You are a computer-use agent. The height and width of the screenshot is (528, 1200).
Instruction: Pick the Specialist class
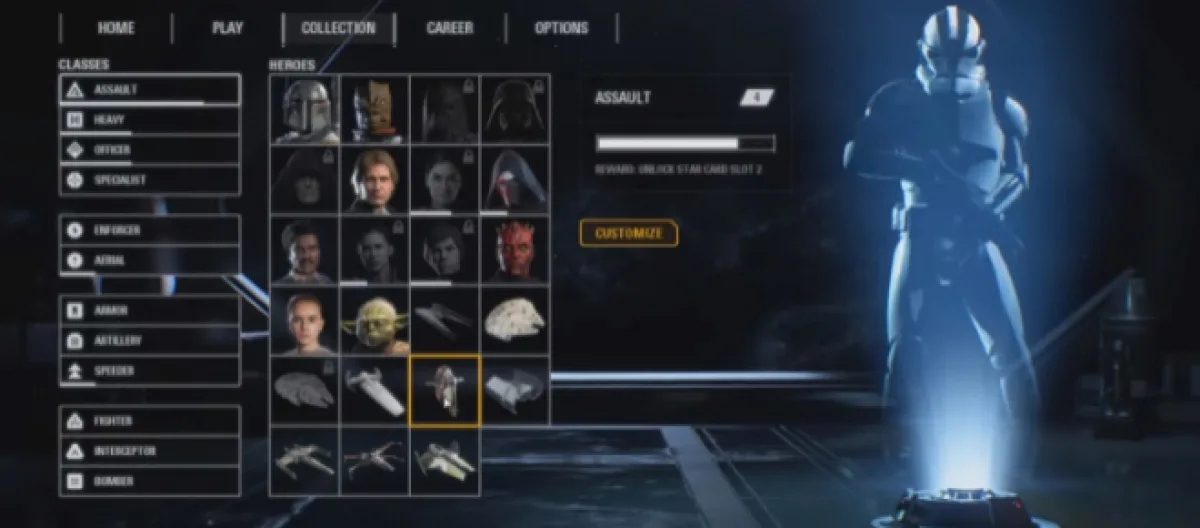tap(150, 180)
